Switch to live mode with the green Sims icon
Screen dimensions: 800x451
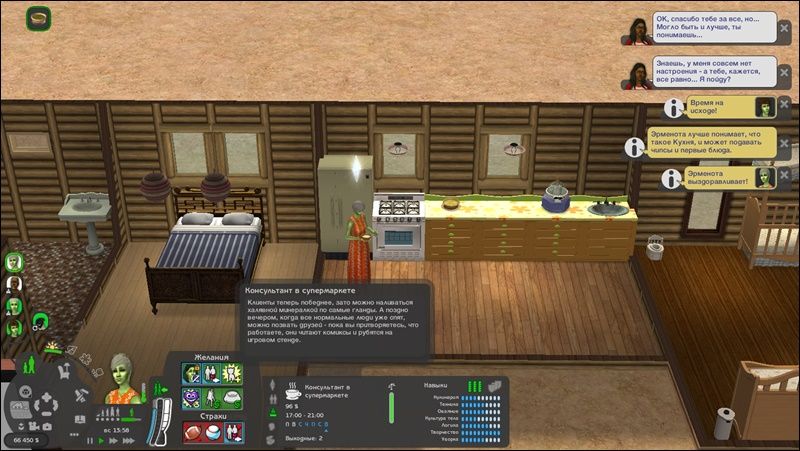(x=26, y=365)
